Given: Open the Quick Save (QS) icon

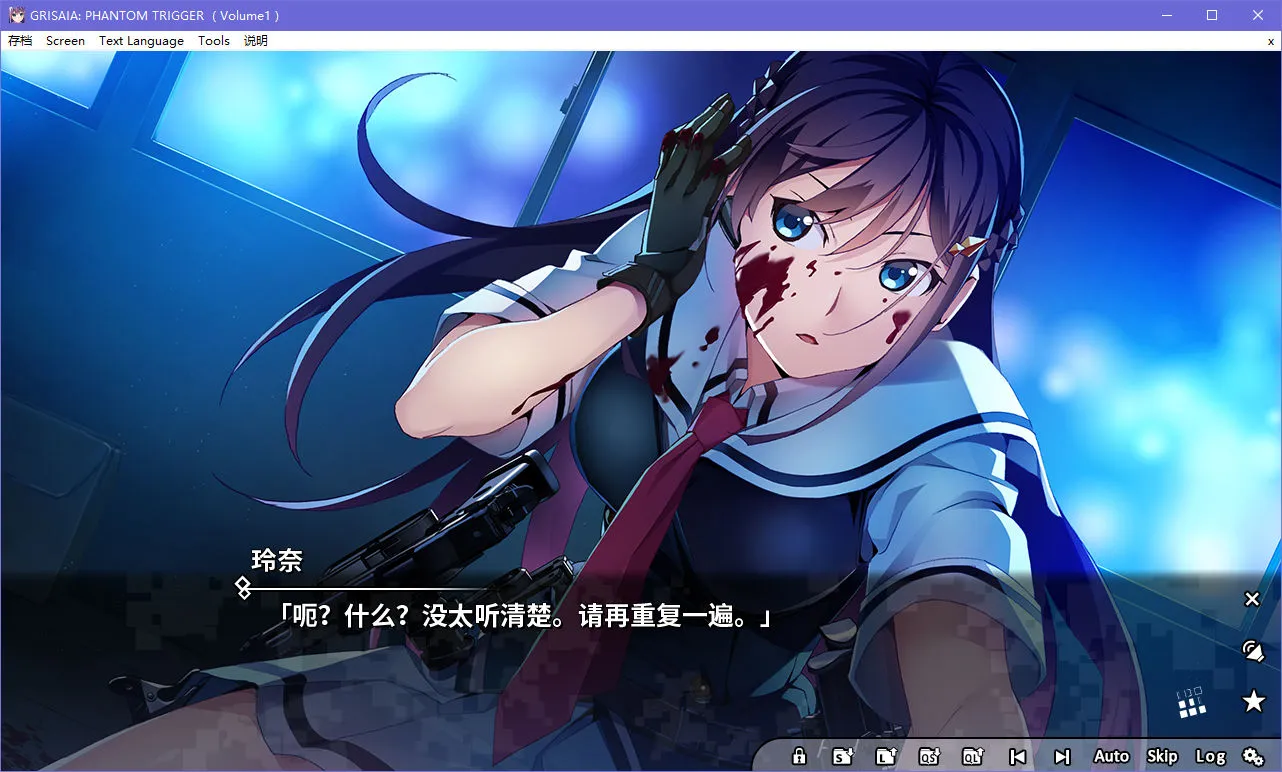Looking at the screenshot, I should [x=930, y=756].
